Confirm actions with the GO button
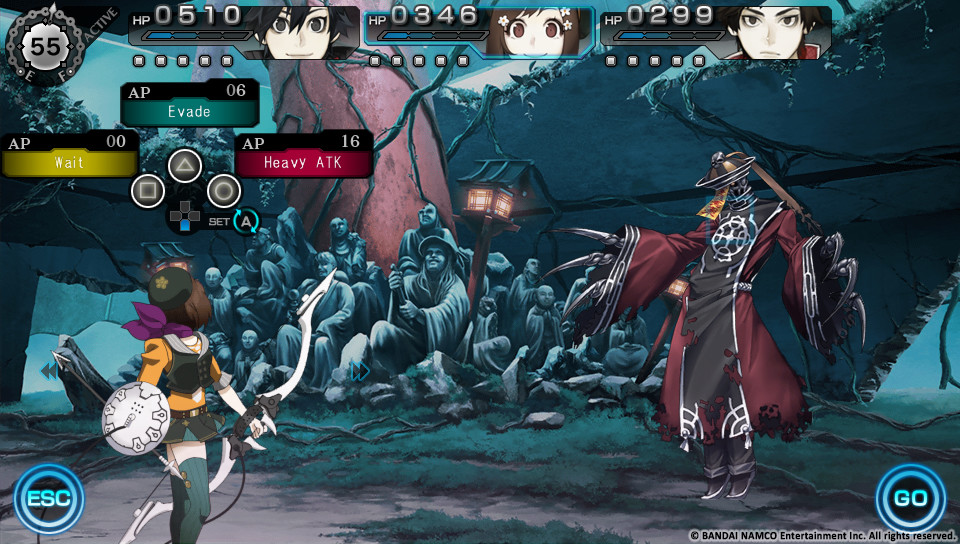 [910, 499]
